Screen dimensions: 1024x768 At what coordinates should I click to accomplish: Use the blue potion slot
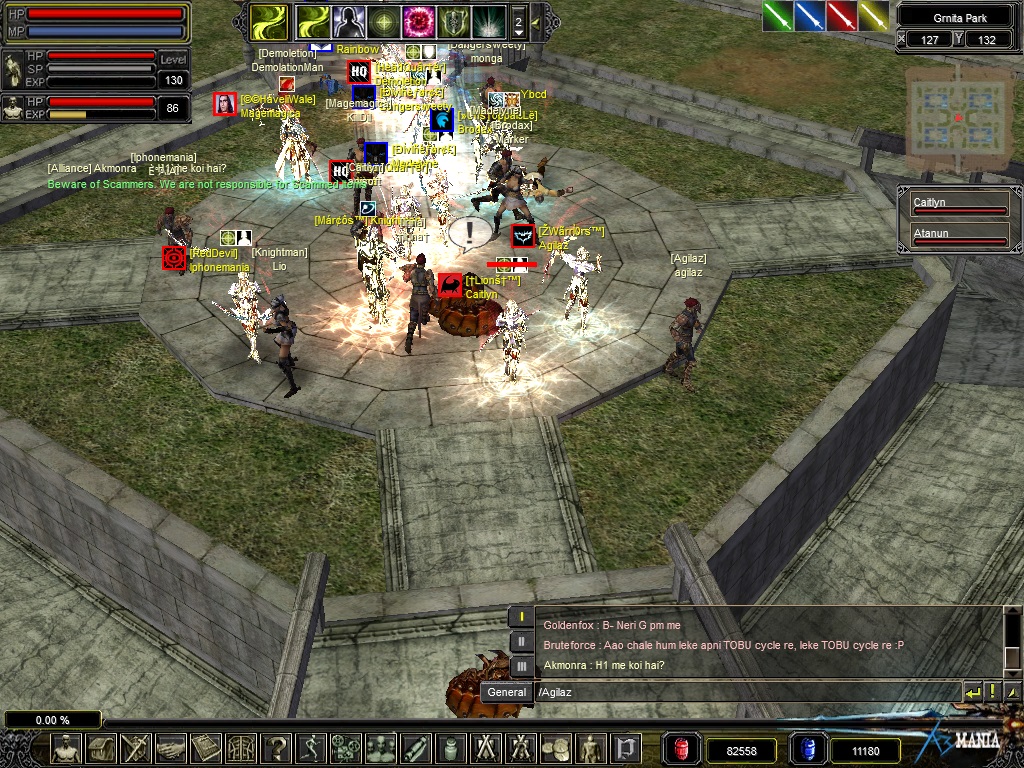coord(808,749)
